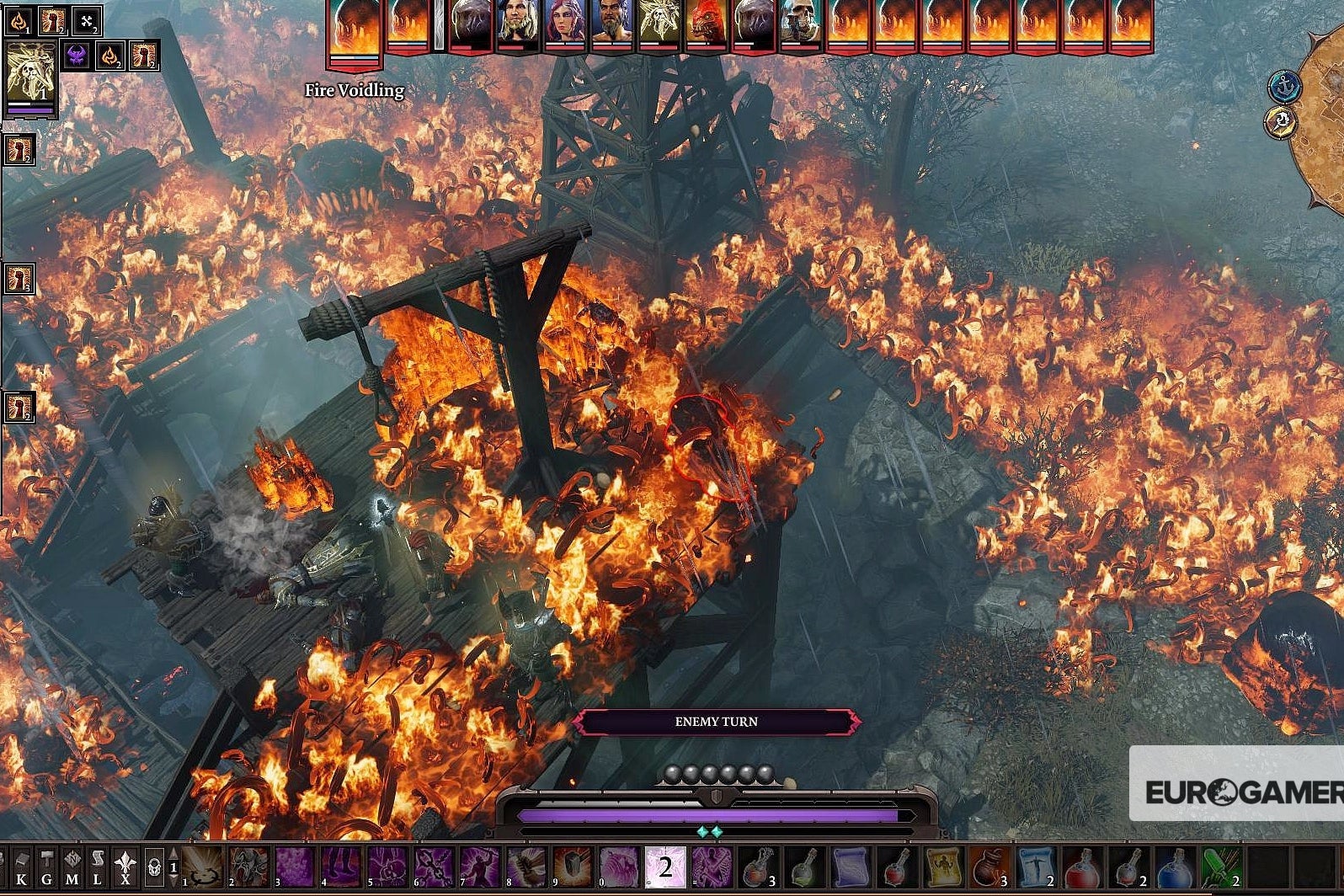The height and width of the screenshot is (896, 1344).
Task: Toggle the hotbar lock padlock icon
Action: 154,869
